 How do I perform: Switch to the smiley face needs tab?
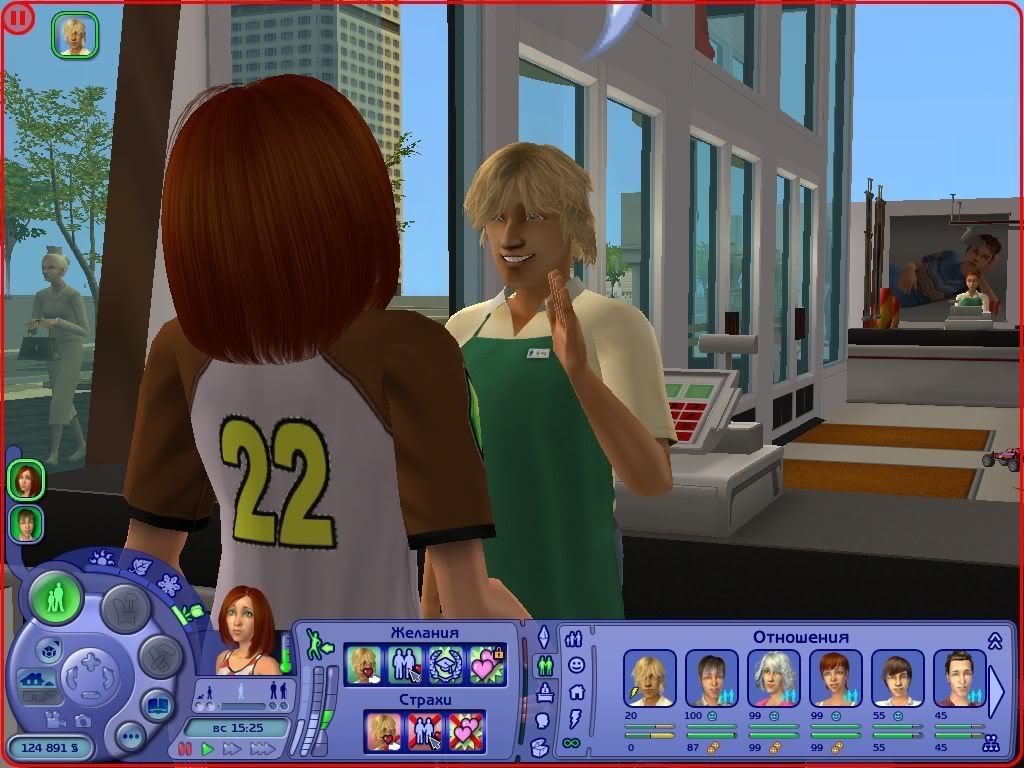[575, 665]
